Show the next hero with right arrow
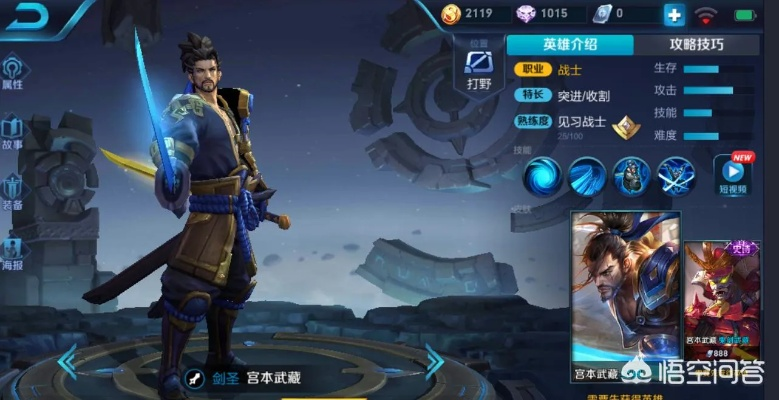The width and height of the screenshot is (779, 400). point(434,360)
